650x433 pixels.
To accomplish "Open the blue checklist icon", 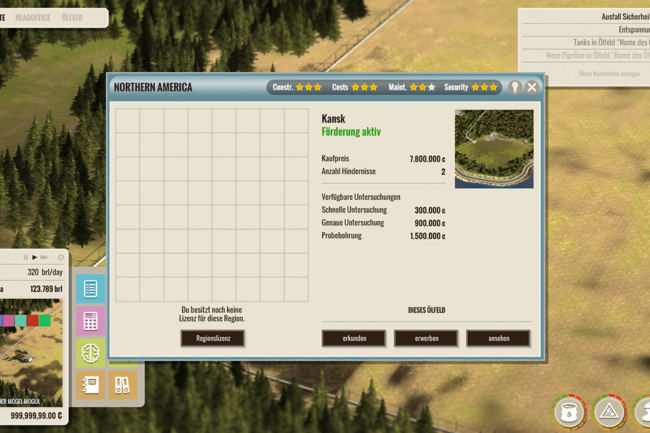I will point(91,289).
